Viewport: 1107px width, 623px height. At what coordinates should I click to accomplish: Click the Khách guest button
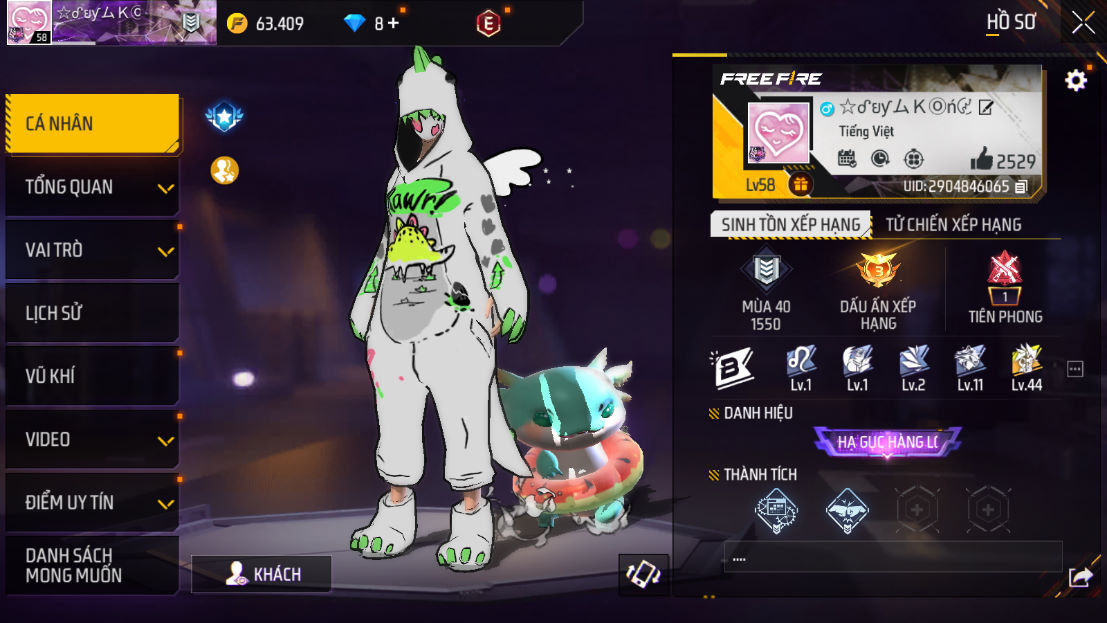(262, 574)
